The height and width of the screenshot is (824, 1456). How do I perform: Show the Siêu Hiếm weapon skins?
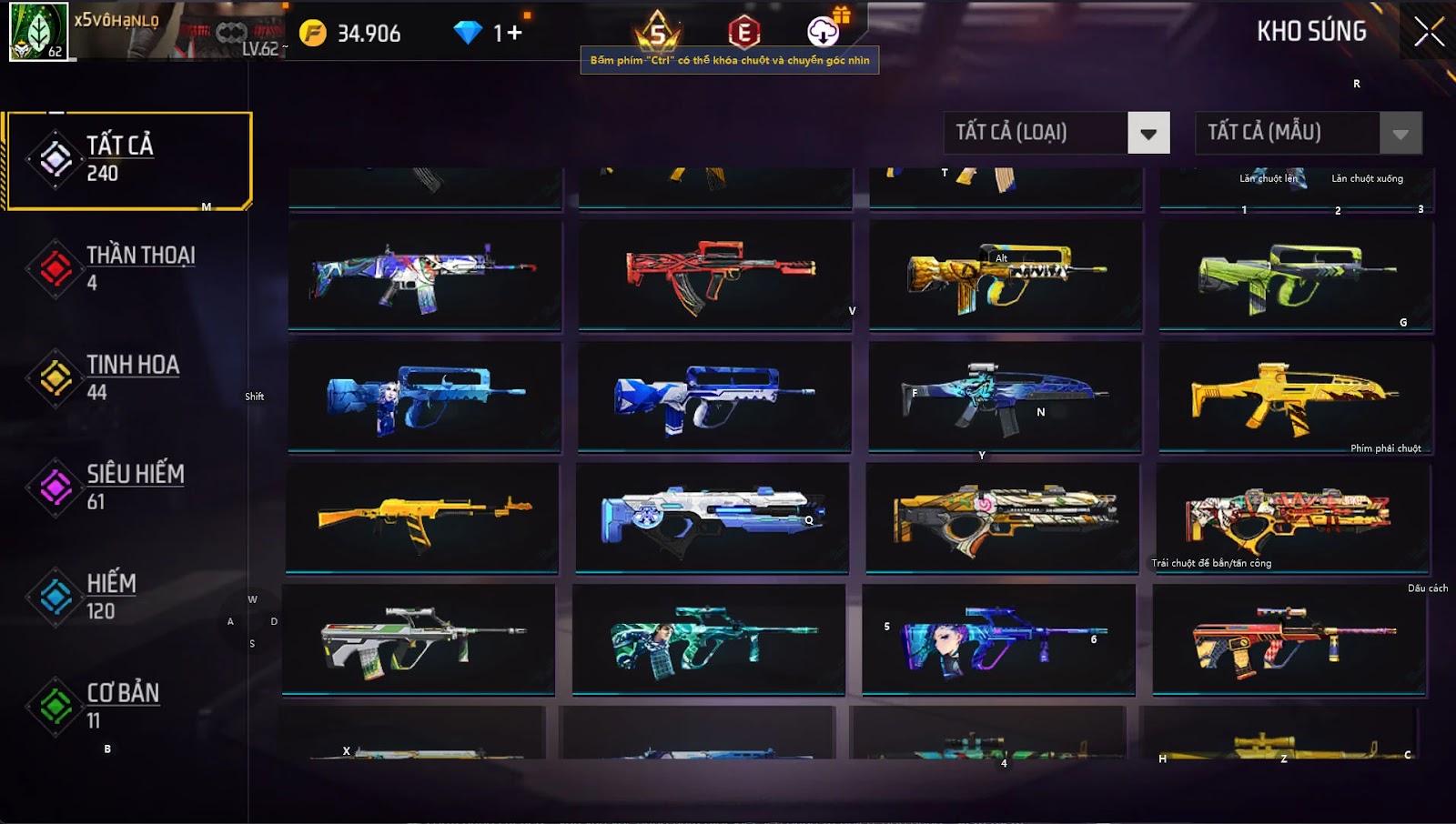127,487
